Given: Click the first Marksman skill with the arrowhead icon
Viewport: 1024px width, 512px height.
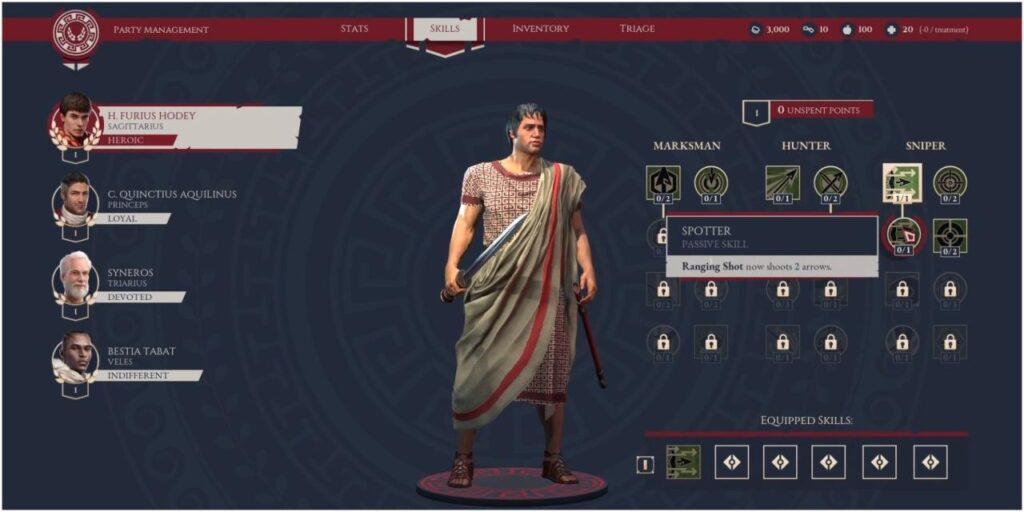Looking at the screenshot, I should [661, 181].
